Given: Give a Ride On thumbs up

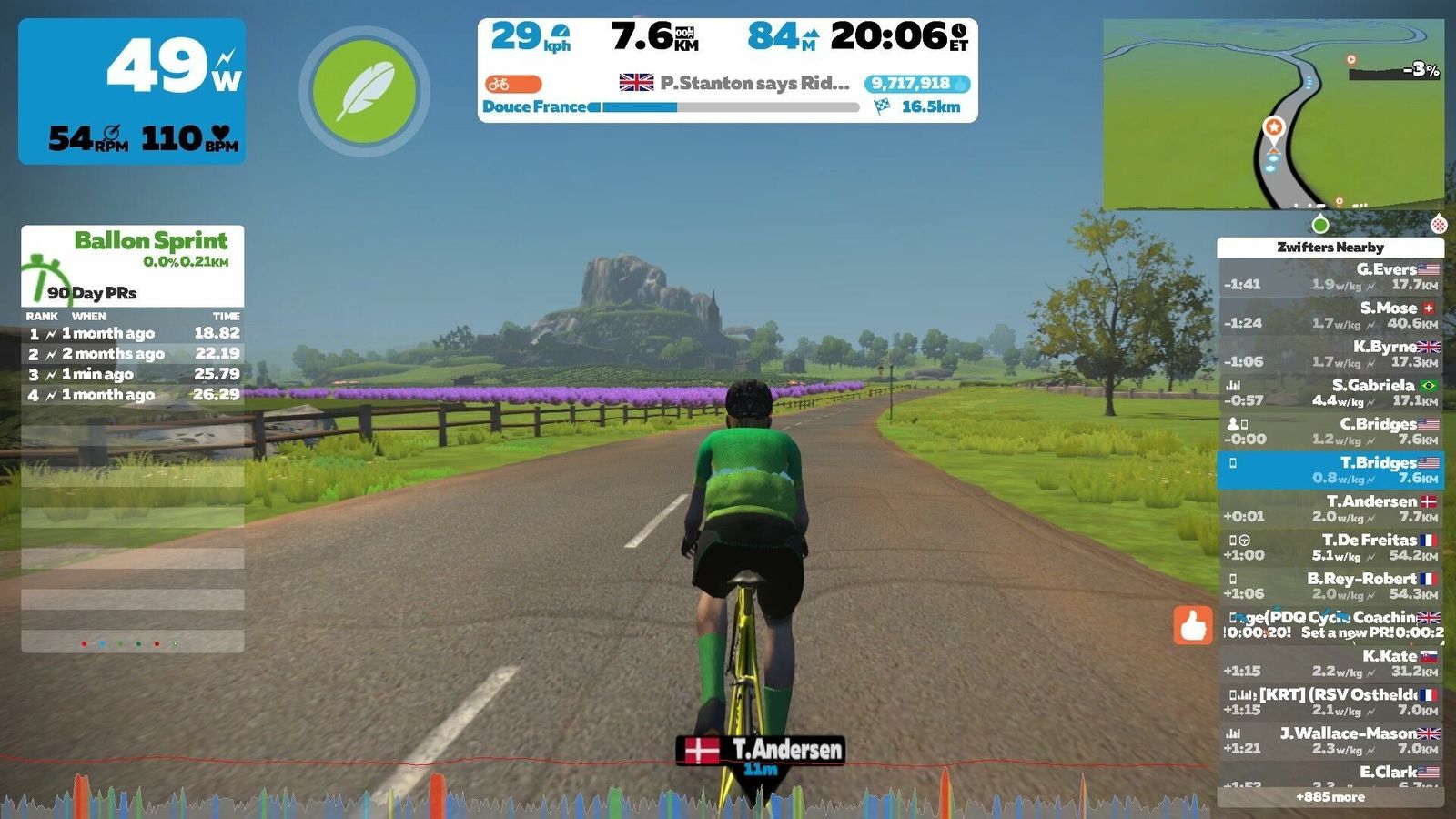Looking at the screenshot, I should click(x=1193, y=625).
